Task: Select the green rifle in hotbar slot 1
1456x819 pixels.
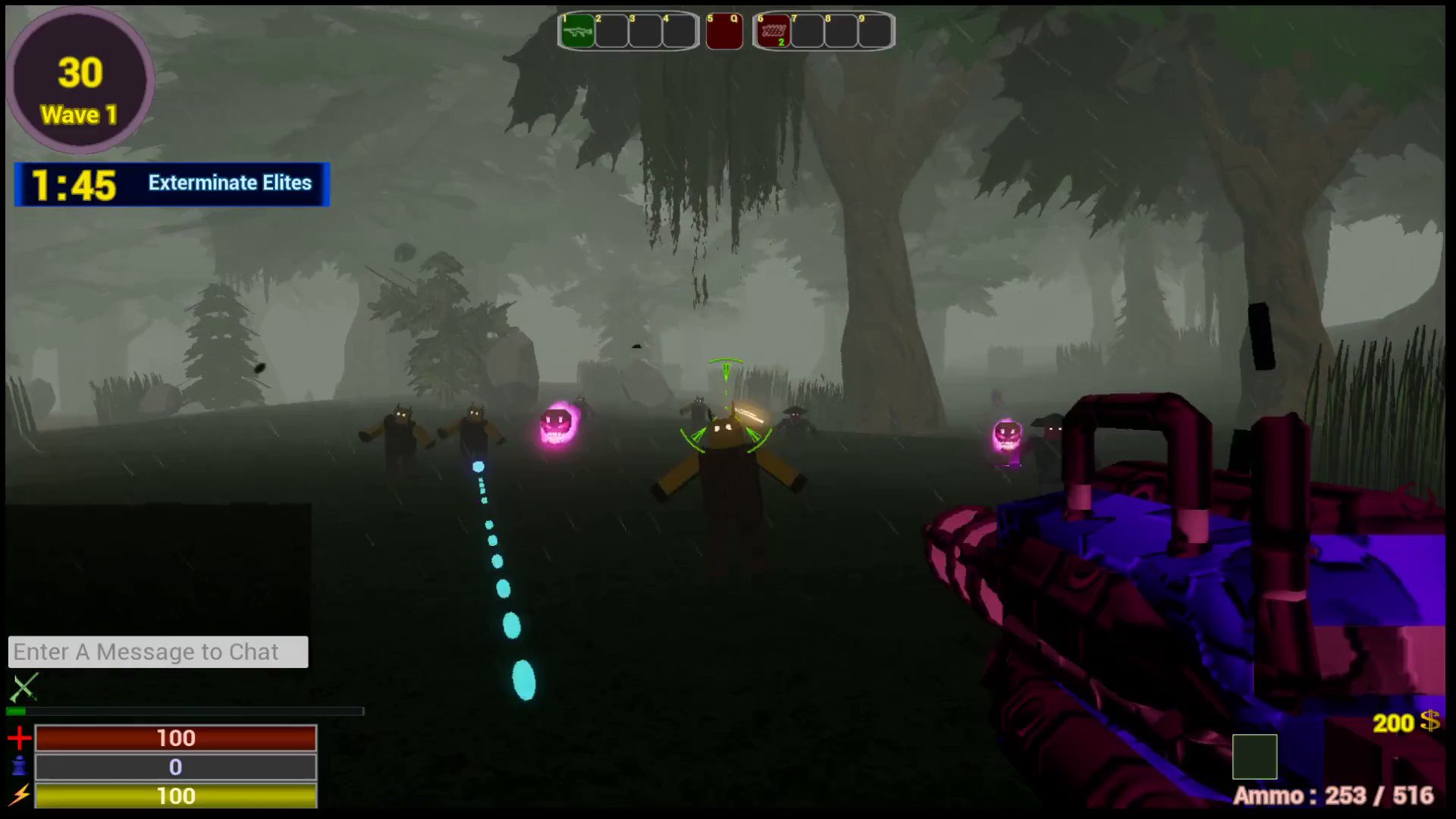Action: pos(577,30)
